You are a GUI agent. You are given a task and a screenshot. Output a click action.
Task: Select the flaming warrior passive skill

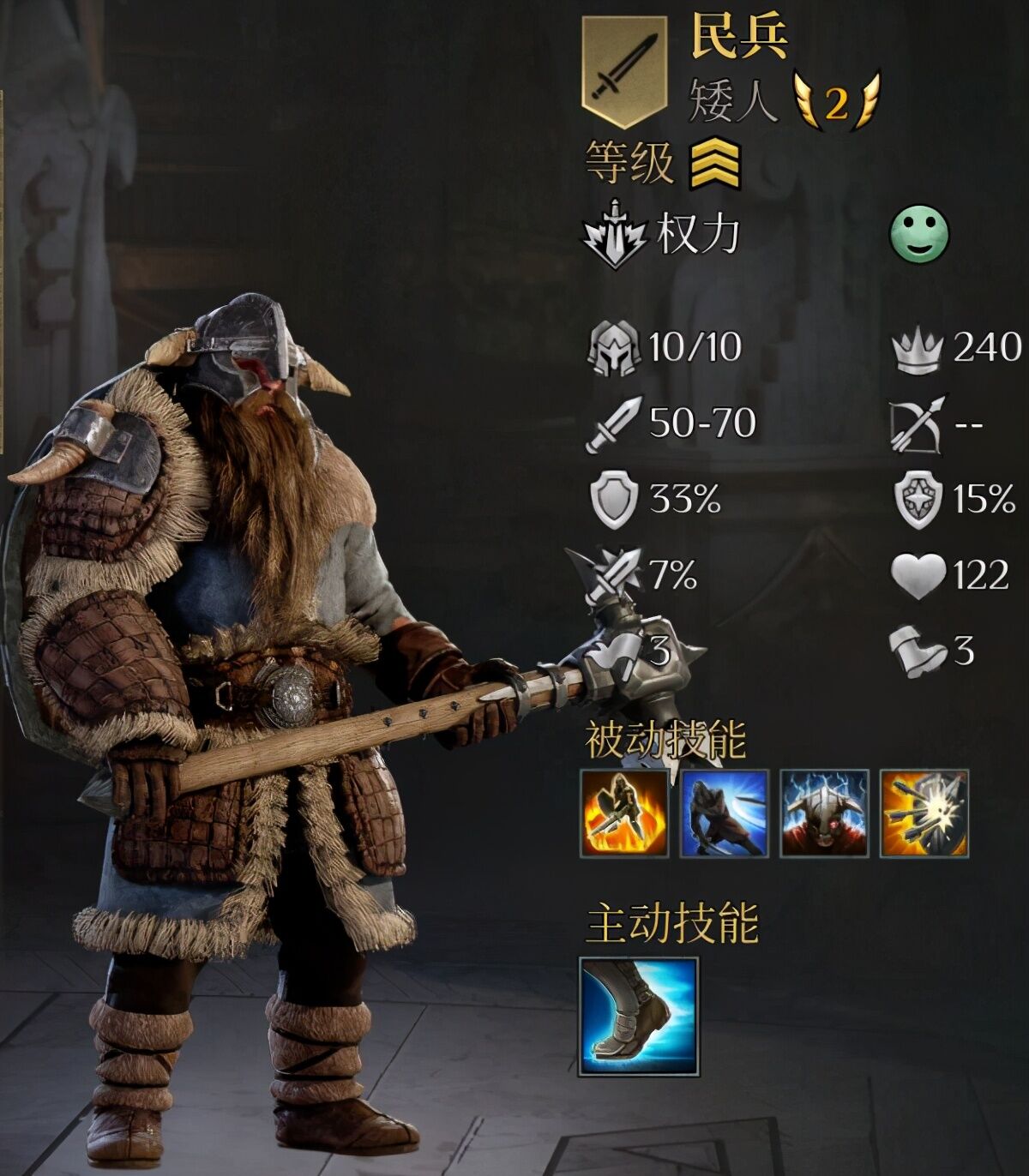tap(624, 813)
